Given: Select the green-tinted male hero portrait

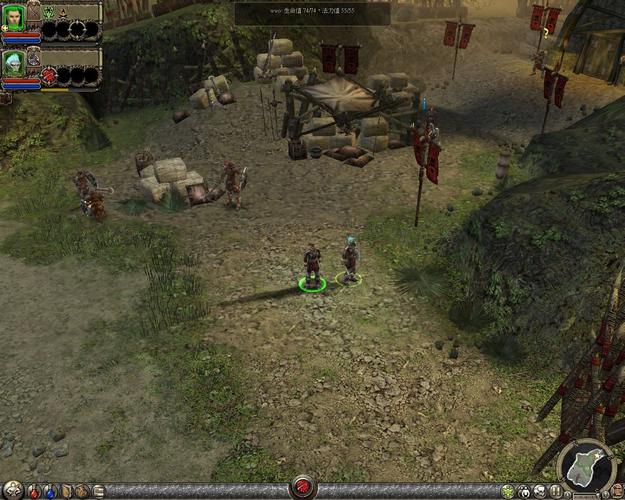Looking at the screenshot, I should (14, 17).
